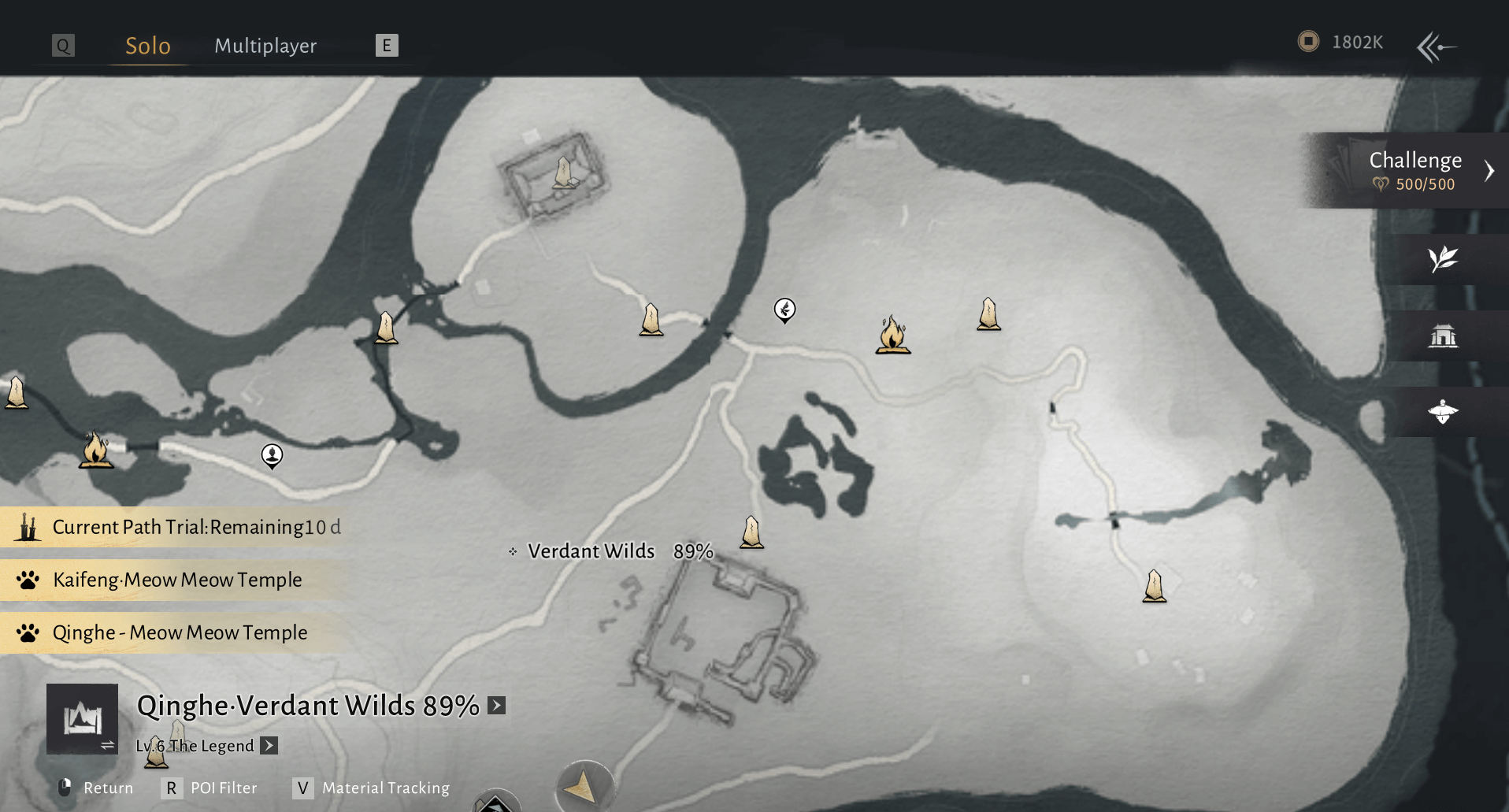Switch to the Solo tab
Screen dimensions: 1509x812
click(147, 46)
